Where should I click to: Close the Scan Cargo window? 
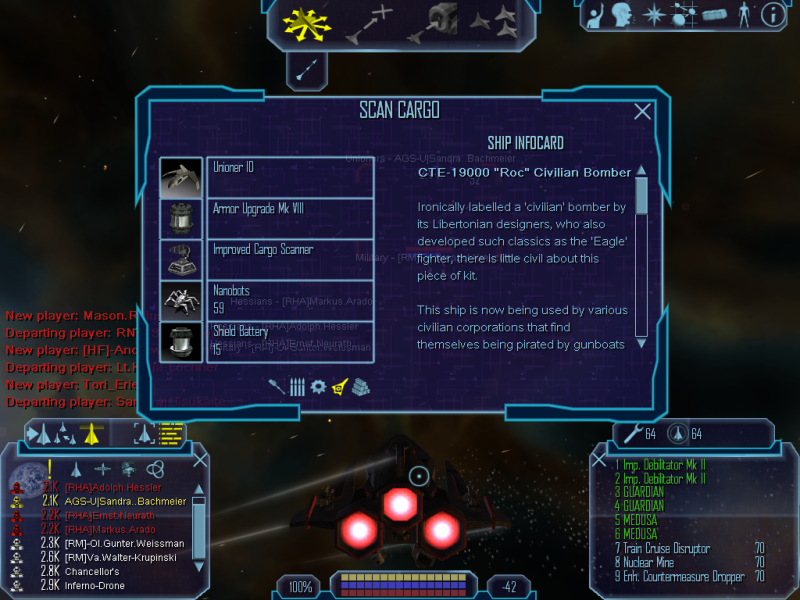click(x=643, y=113)
